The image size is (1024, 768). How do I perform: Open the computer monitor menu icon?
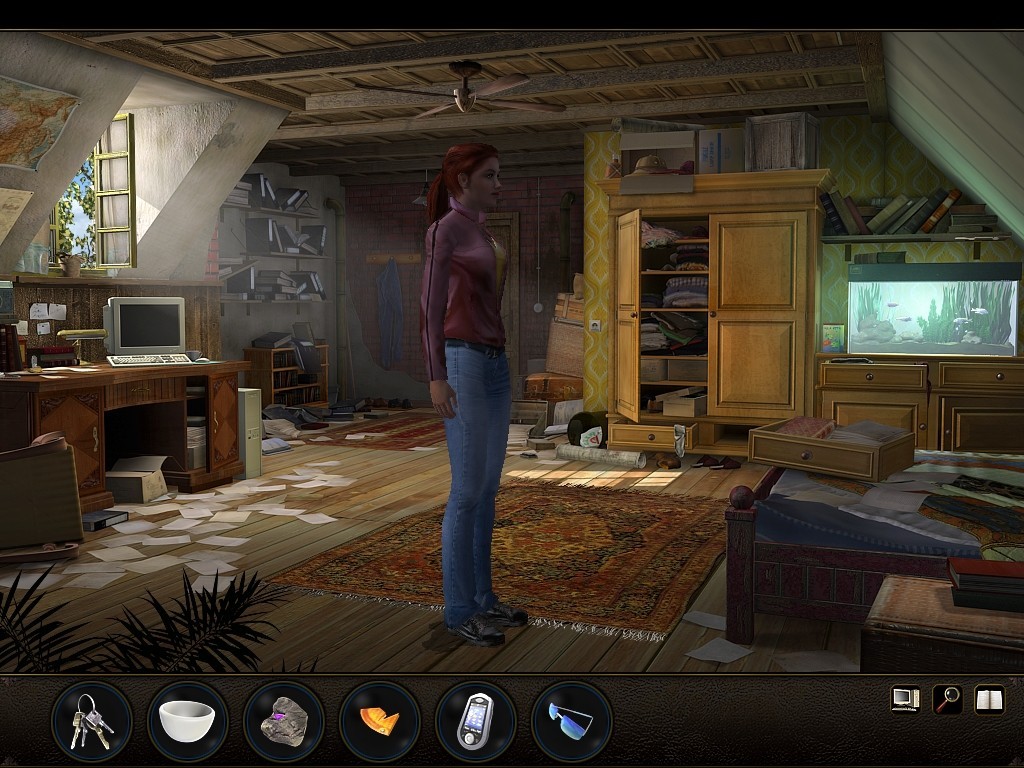905,698
